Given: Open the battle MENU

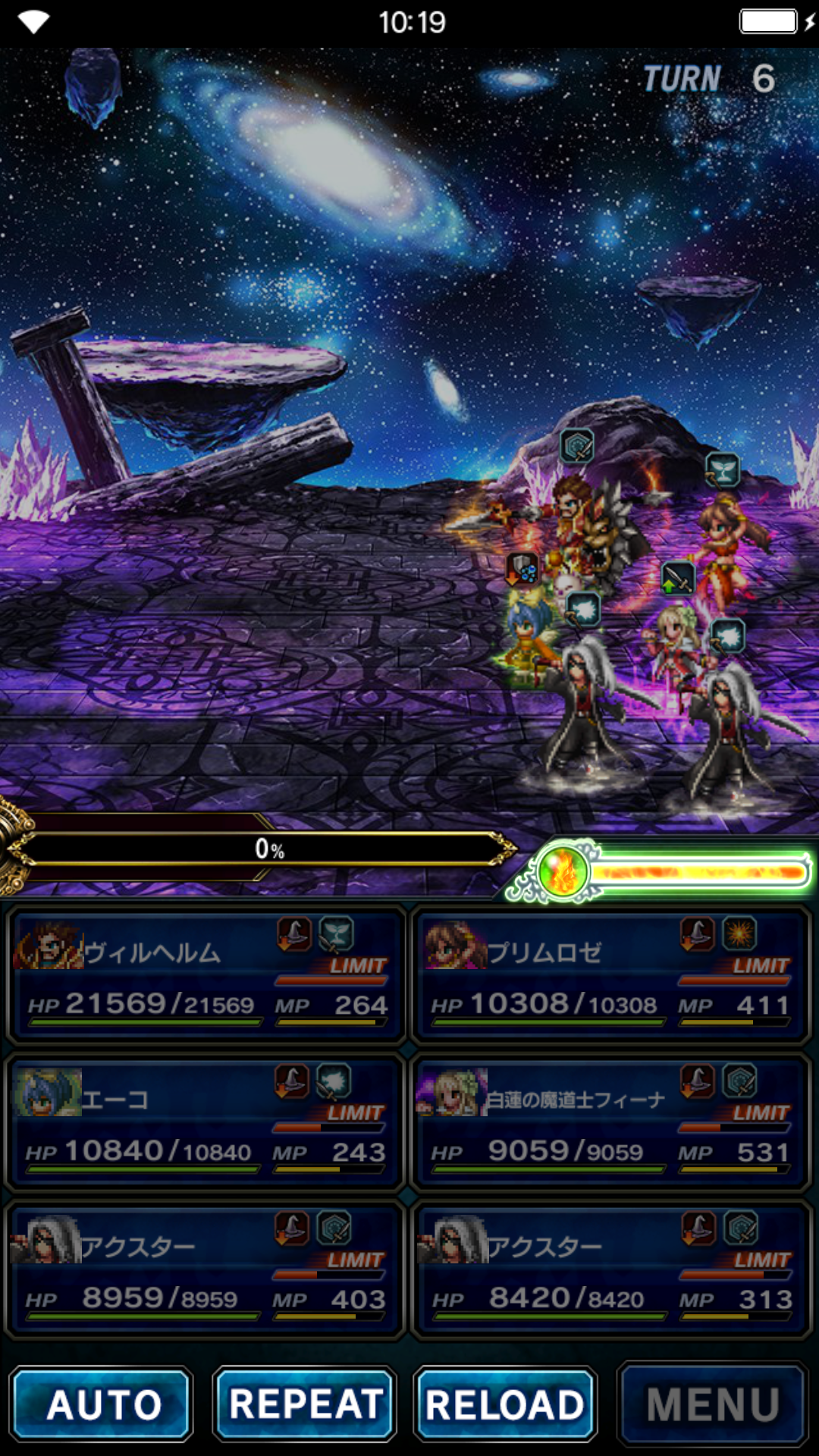Looking at the screenshot, I should click(712, 1404).
